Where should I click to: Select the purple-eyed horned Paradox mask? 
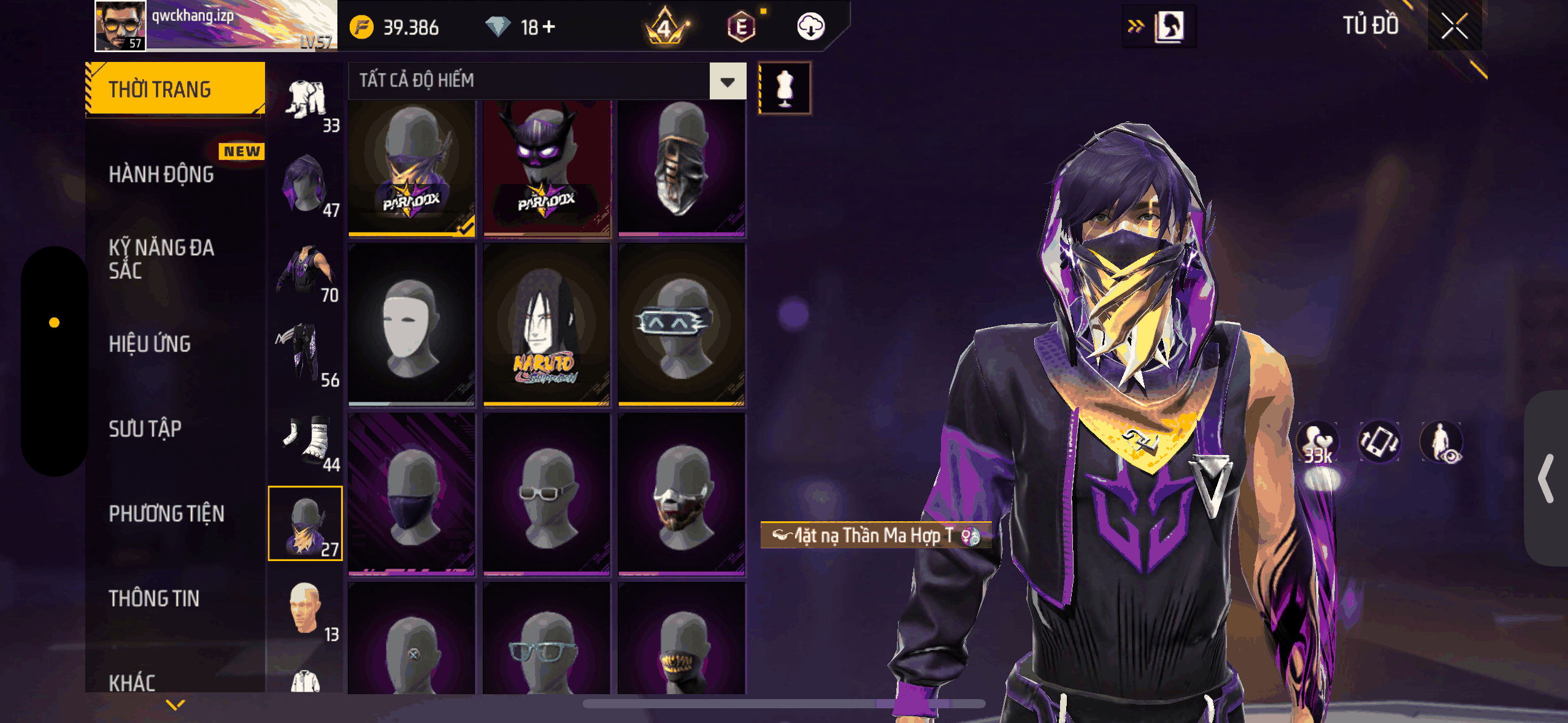546,167
